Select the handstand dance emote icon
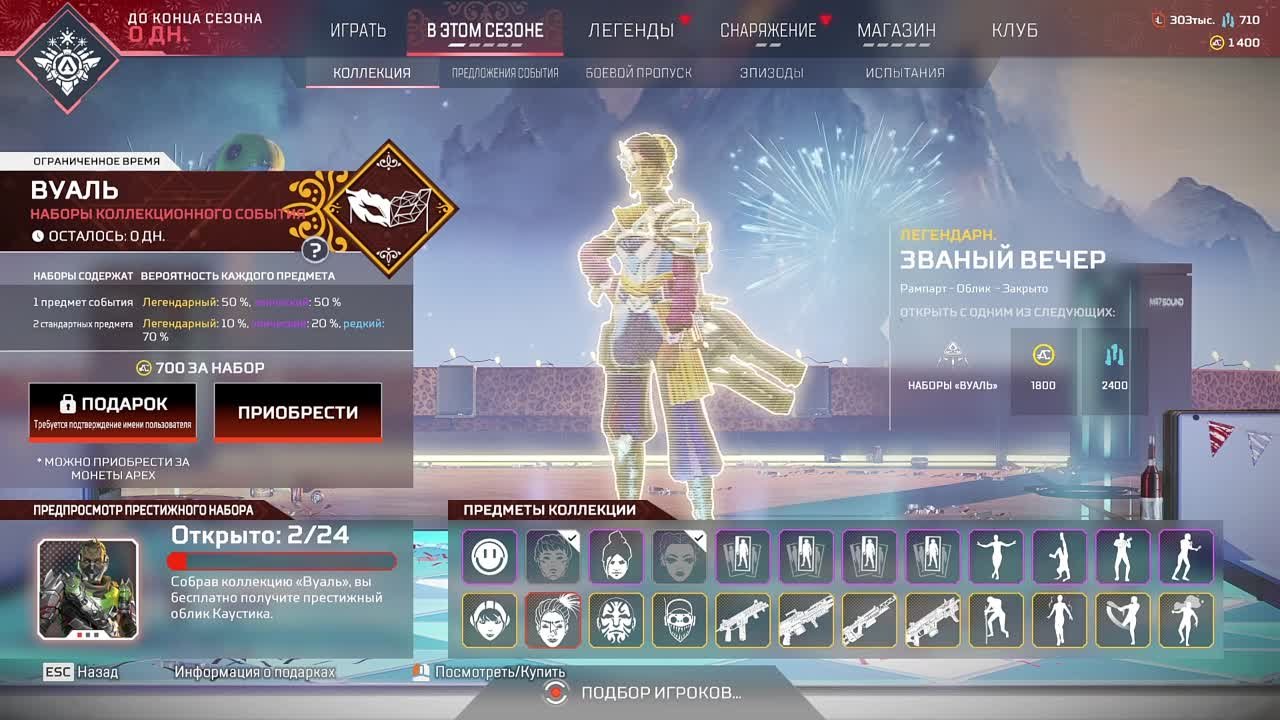 [1060, 556]
